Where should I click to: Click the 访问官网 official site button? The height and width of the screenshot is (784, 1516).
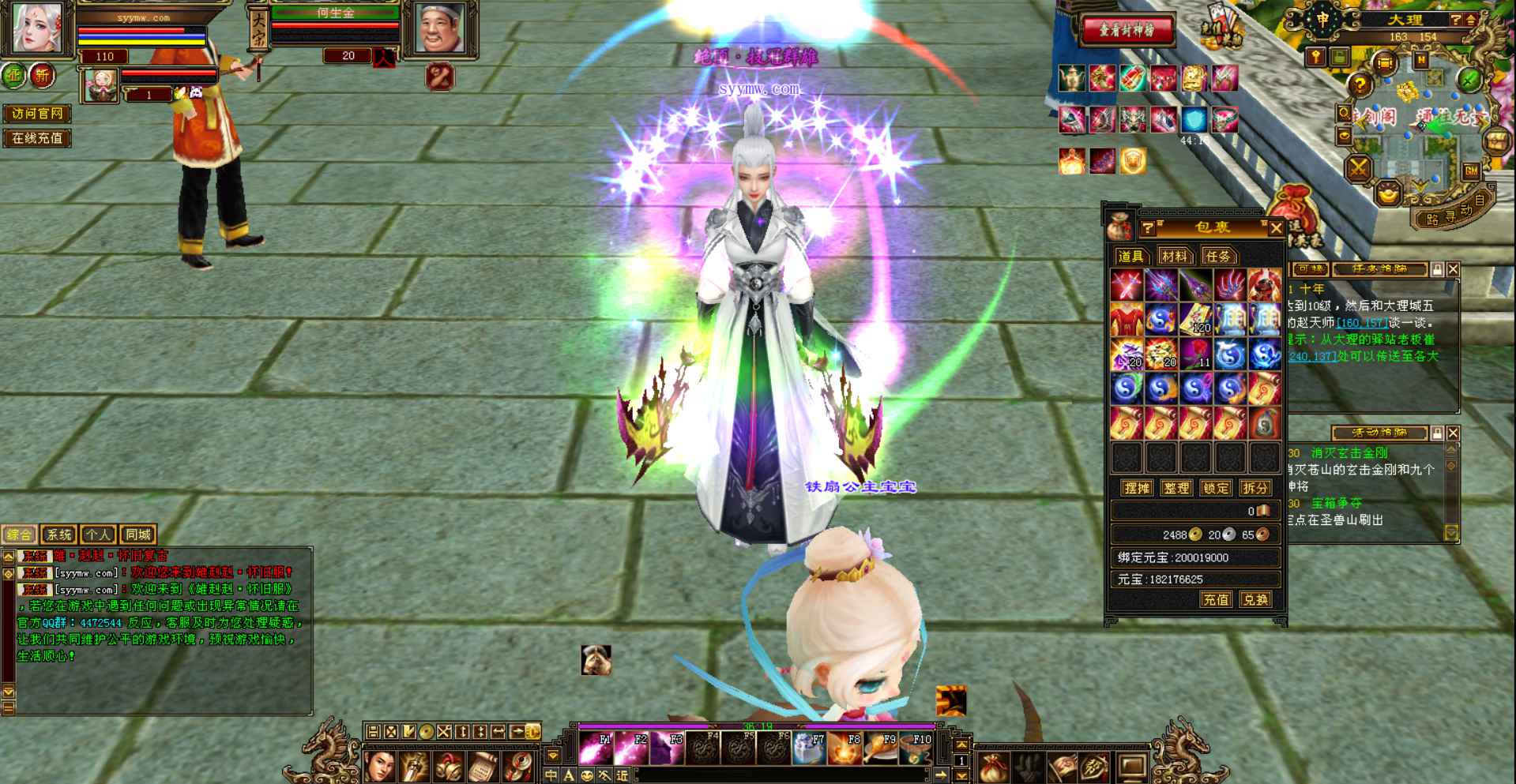point(37,114)
